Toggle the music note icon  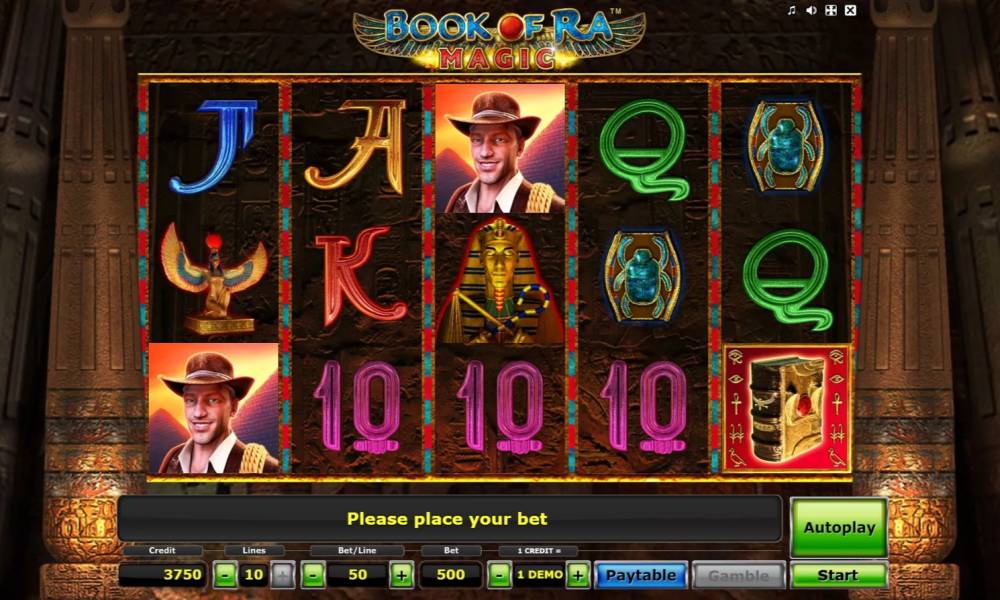pyautogui.click(x=792, y=11)
